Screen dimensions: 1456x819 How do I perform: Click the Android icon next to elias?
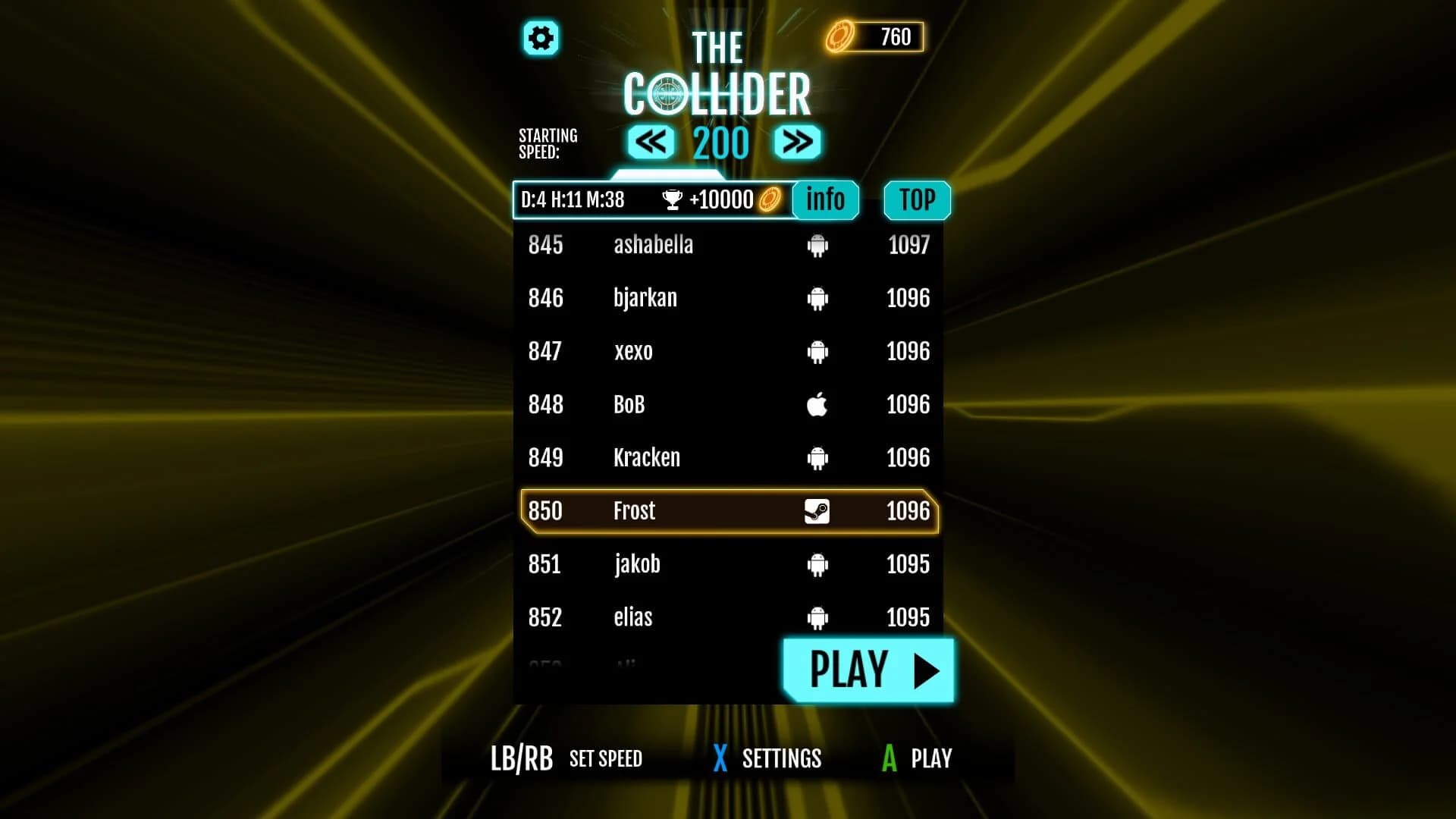[x=817, y=617]
